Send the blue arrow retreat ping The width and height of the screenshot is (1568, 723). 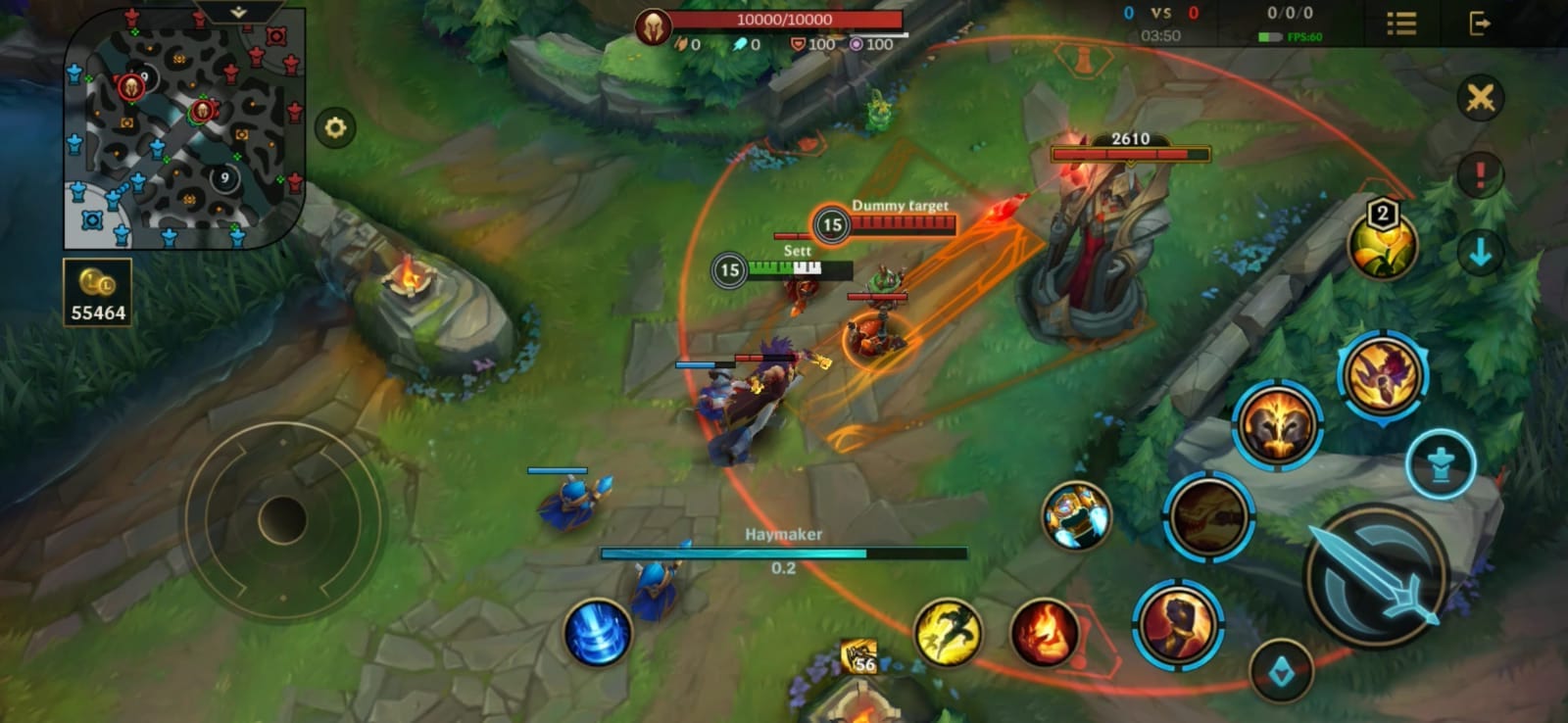[1480, 253]
